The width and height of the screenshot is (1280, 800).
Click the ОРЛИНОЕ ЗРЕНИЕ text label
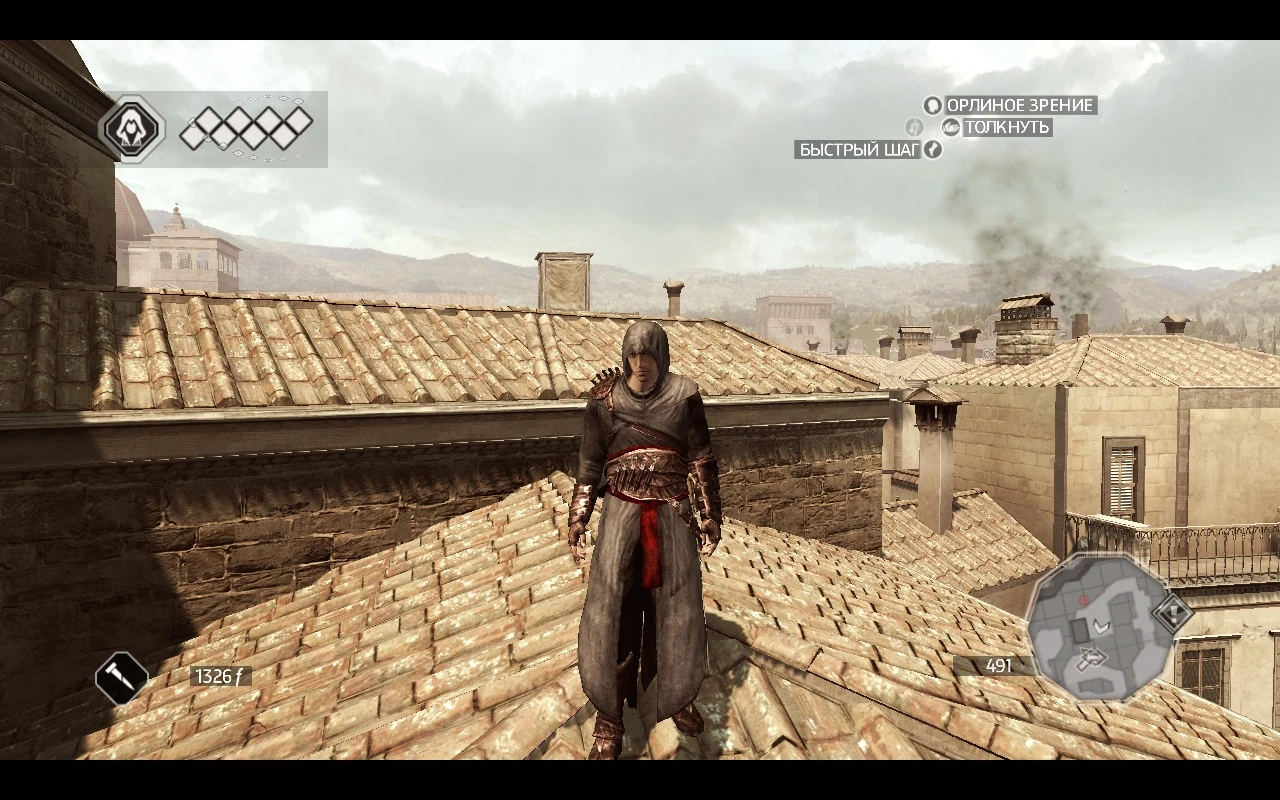1022,105
